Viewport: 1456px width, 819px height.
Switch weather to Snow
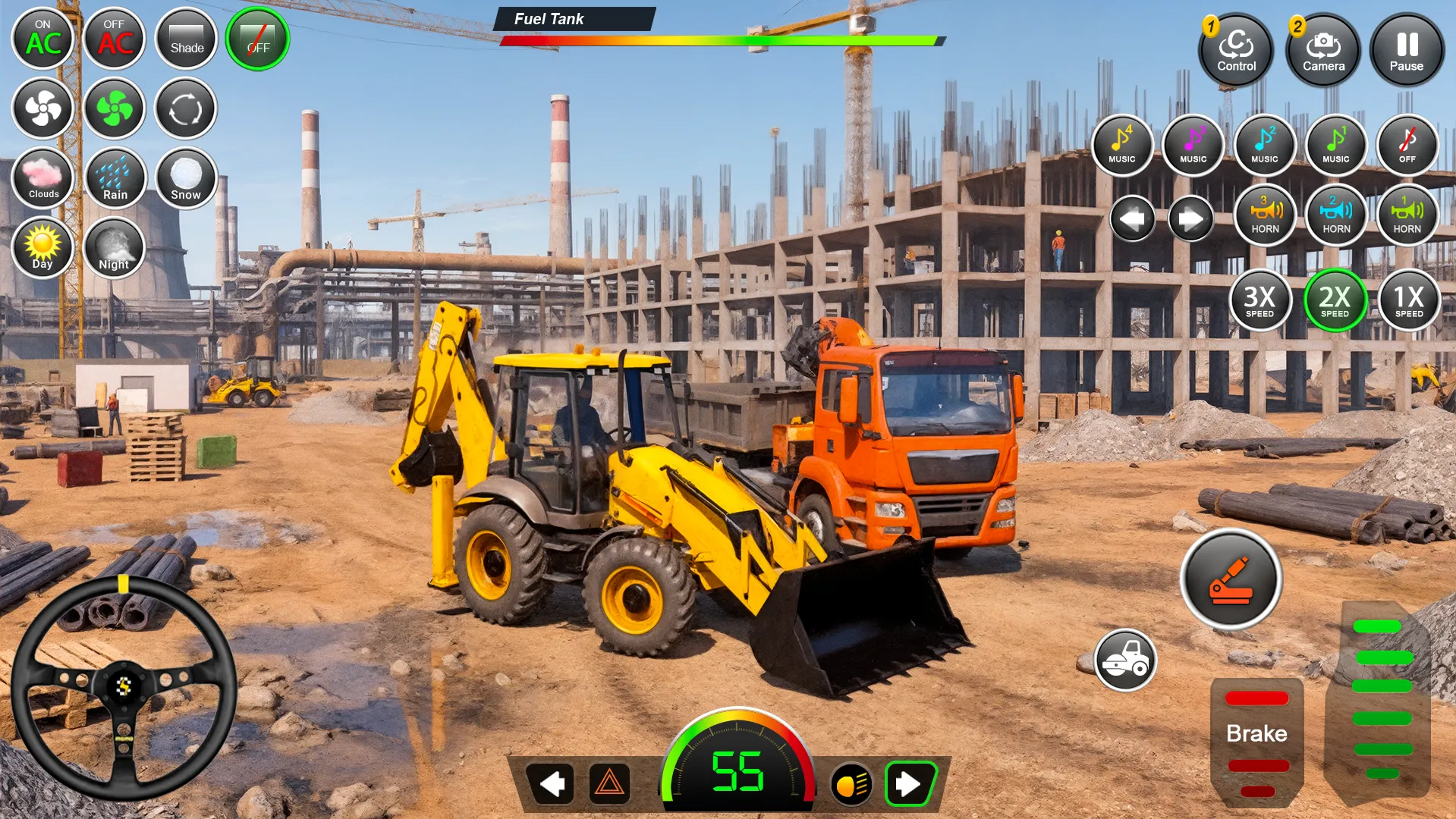tap(185, 177)
